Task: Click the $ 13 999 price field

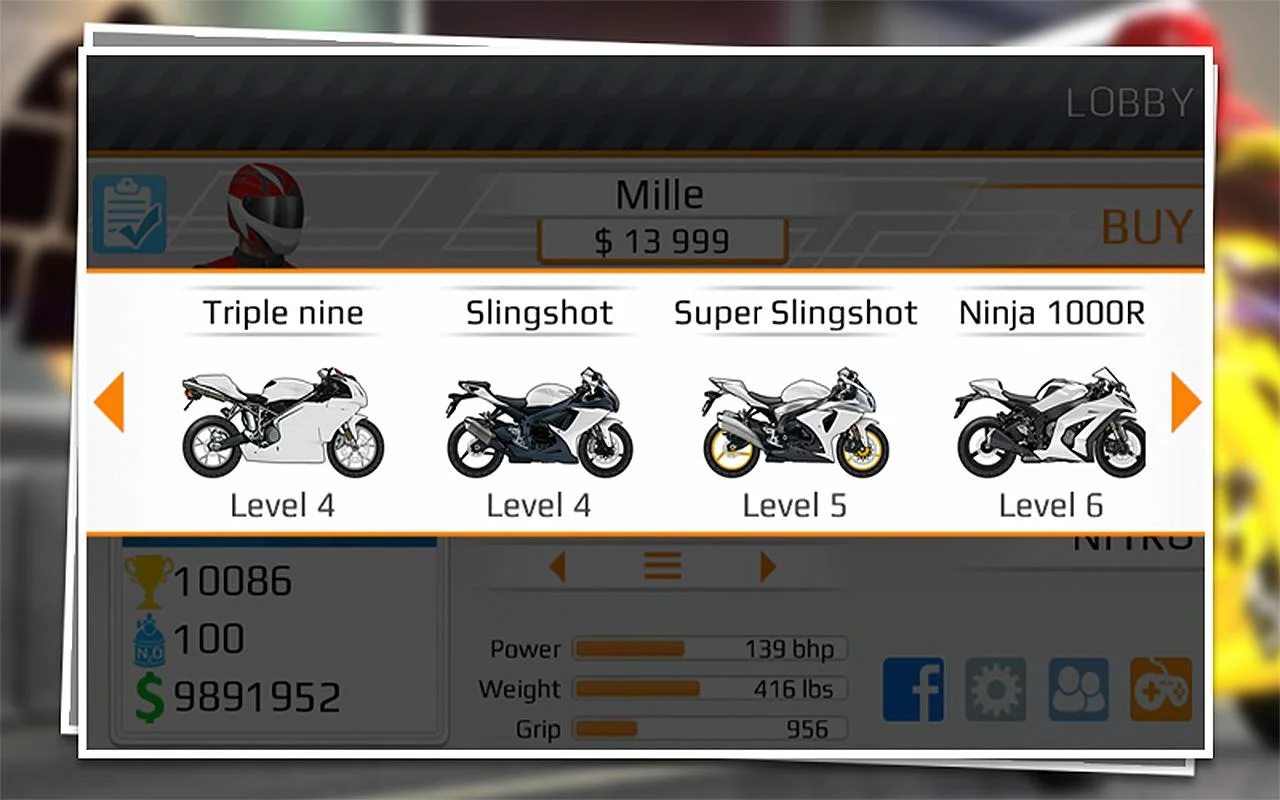Action: pos(661,239)
